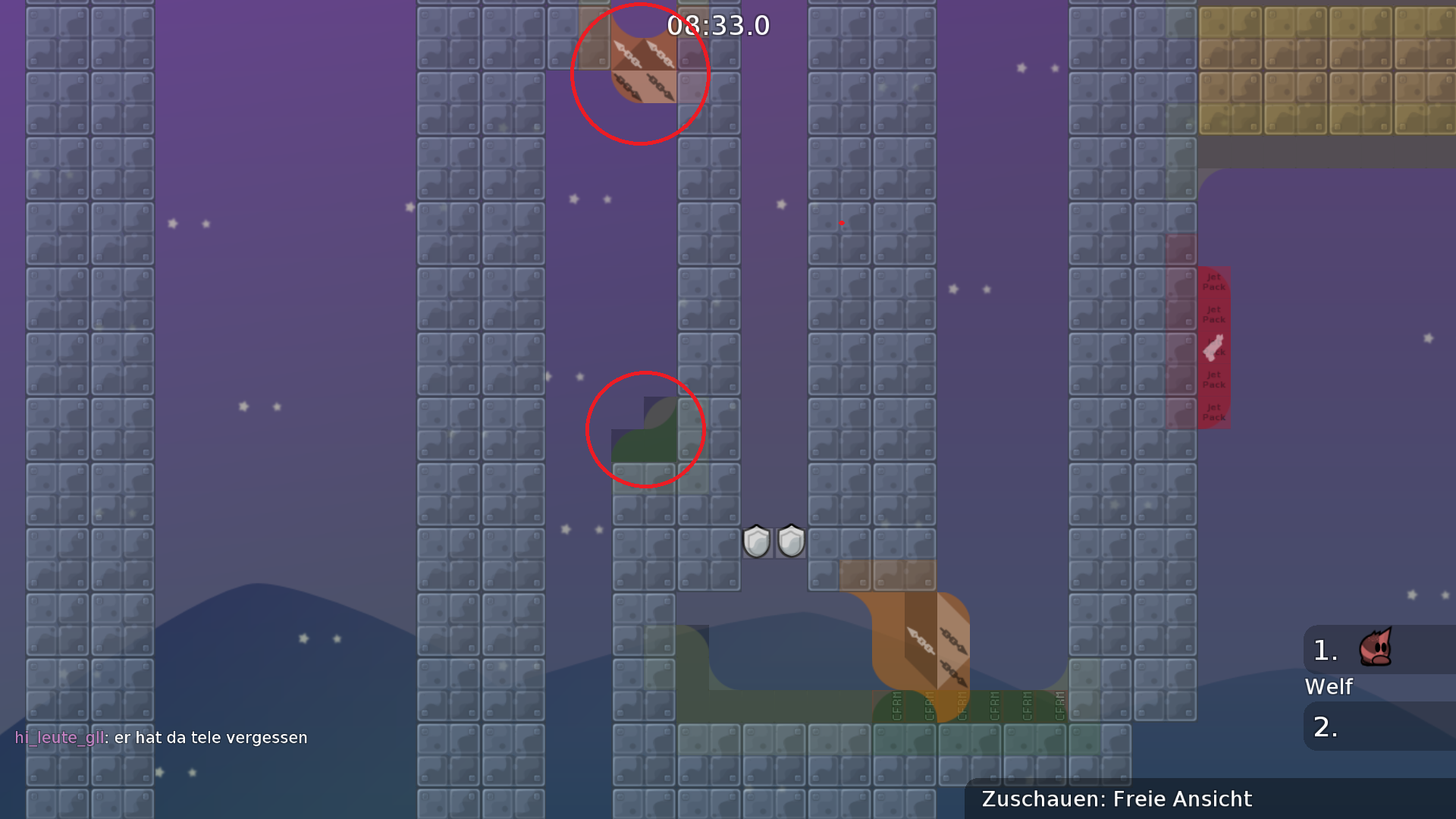This screenshot has height=819, width=1456.
Task: Click the player name 'Welf' on the scoreboard
Action: (1329, 687)
